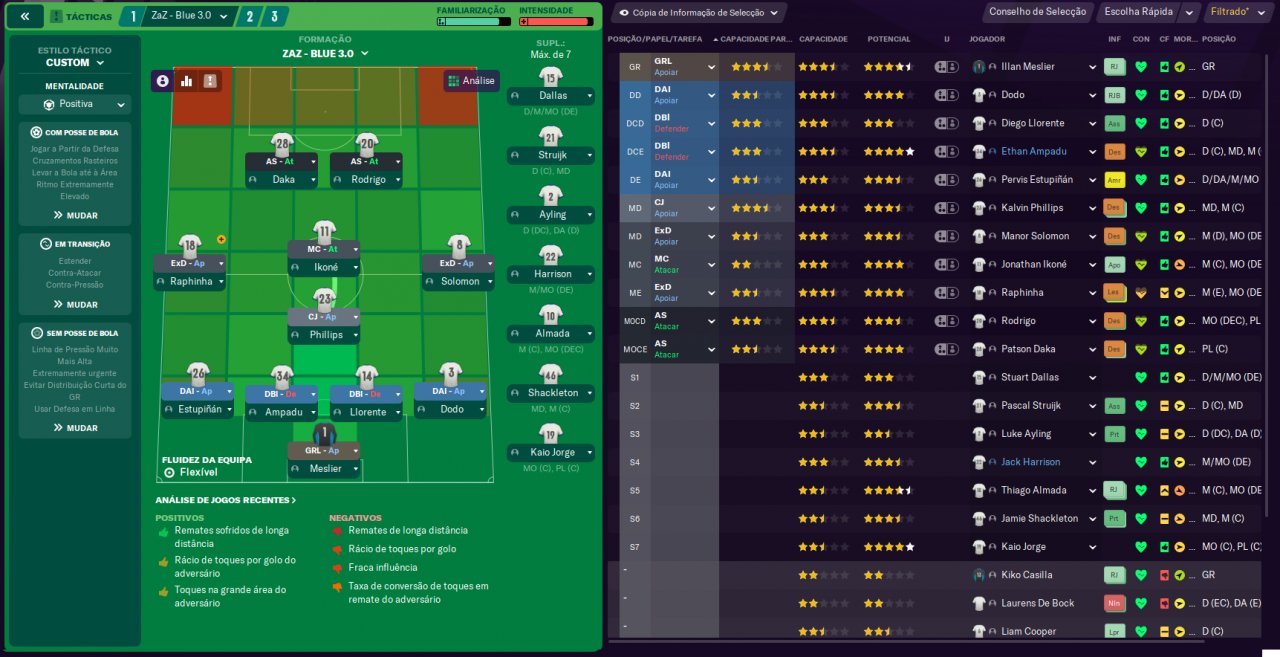Click Mudar under Sem Posse de Bola
Screen dimensions: 1280x657
click(x=75, y=428)
